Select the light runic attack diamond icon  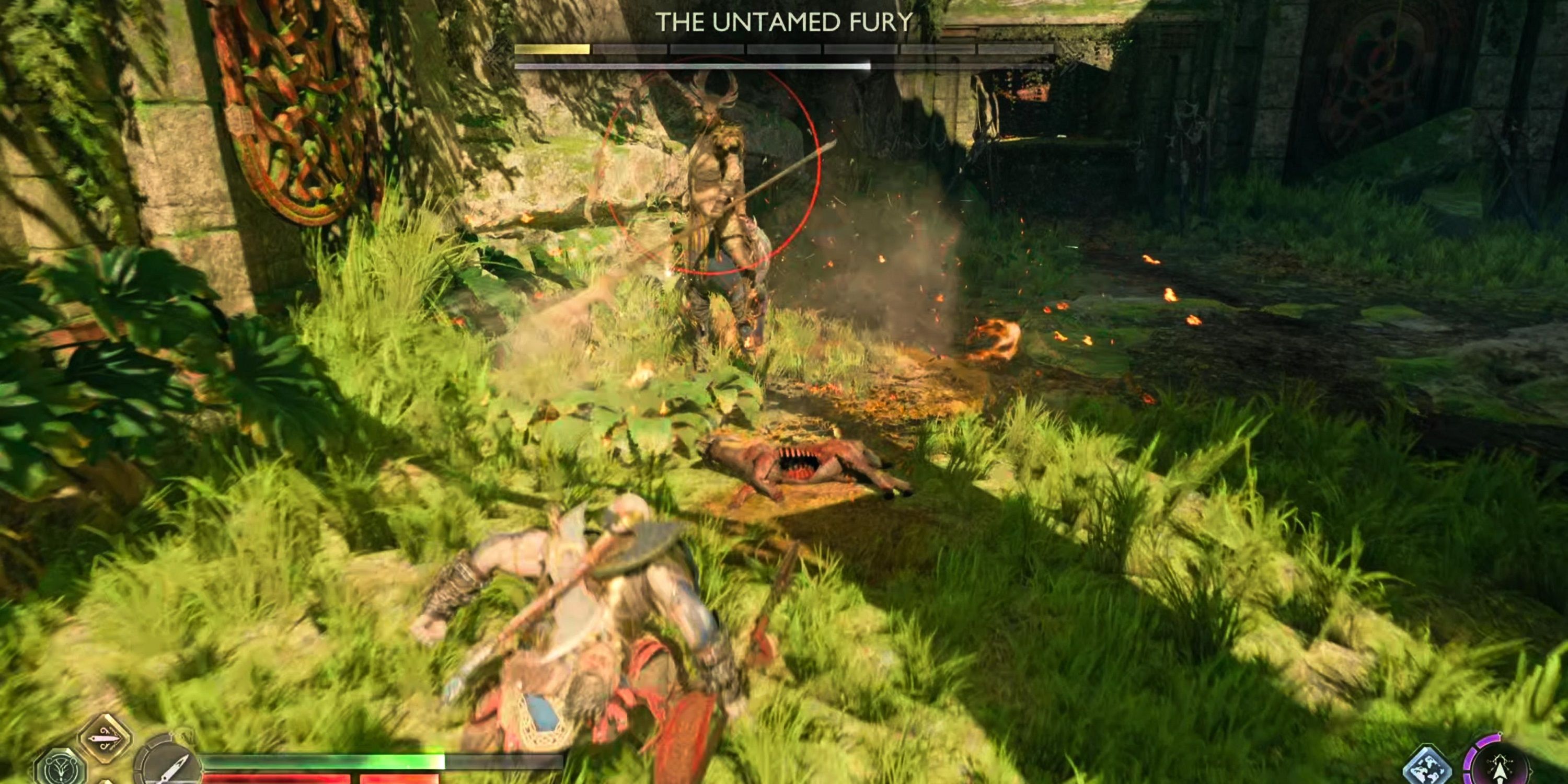[x=104, y=739]
